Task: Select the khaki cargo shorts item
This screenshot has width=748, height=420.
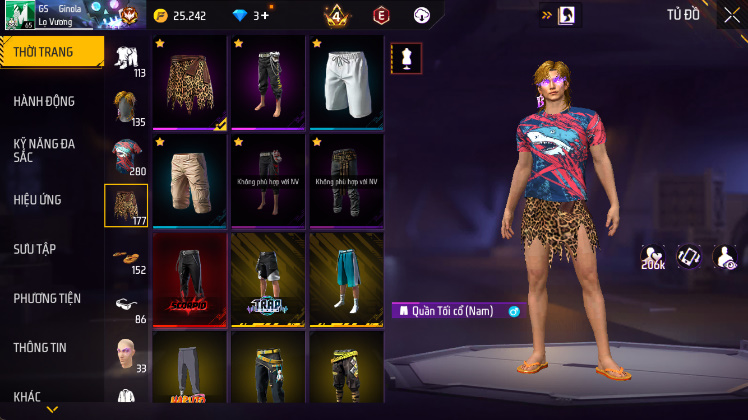Action: point(189,181)
